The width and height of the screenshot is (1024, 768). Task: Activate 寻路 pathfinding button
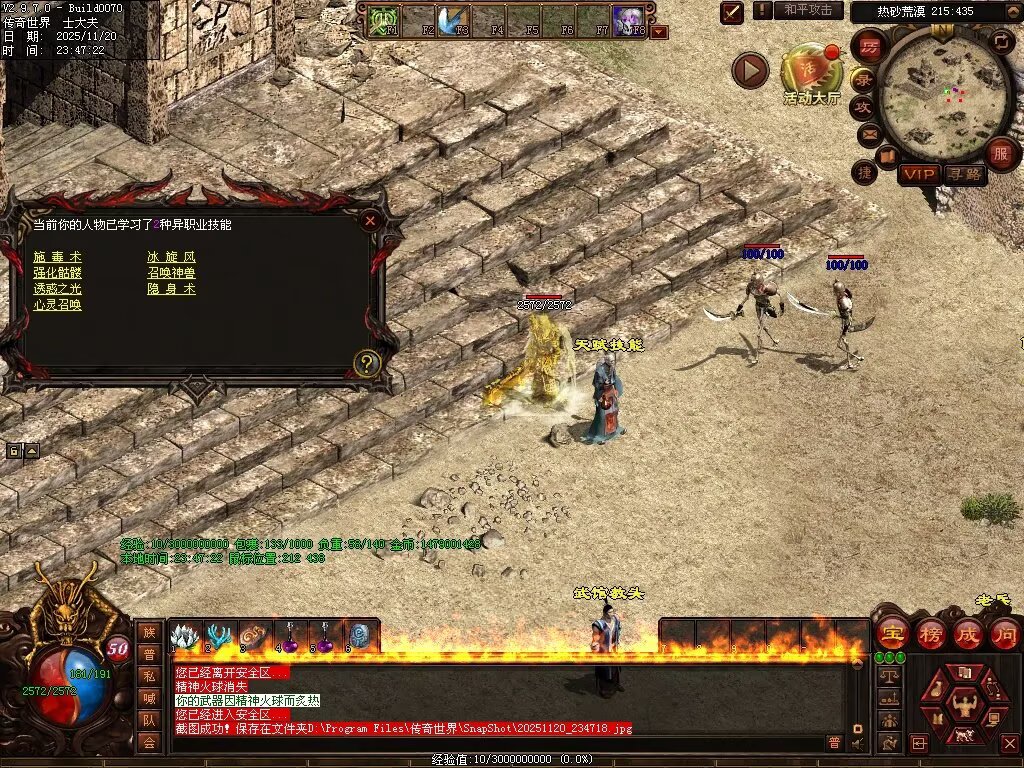(964, 174)
